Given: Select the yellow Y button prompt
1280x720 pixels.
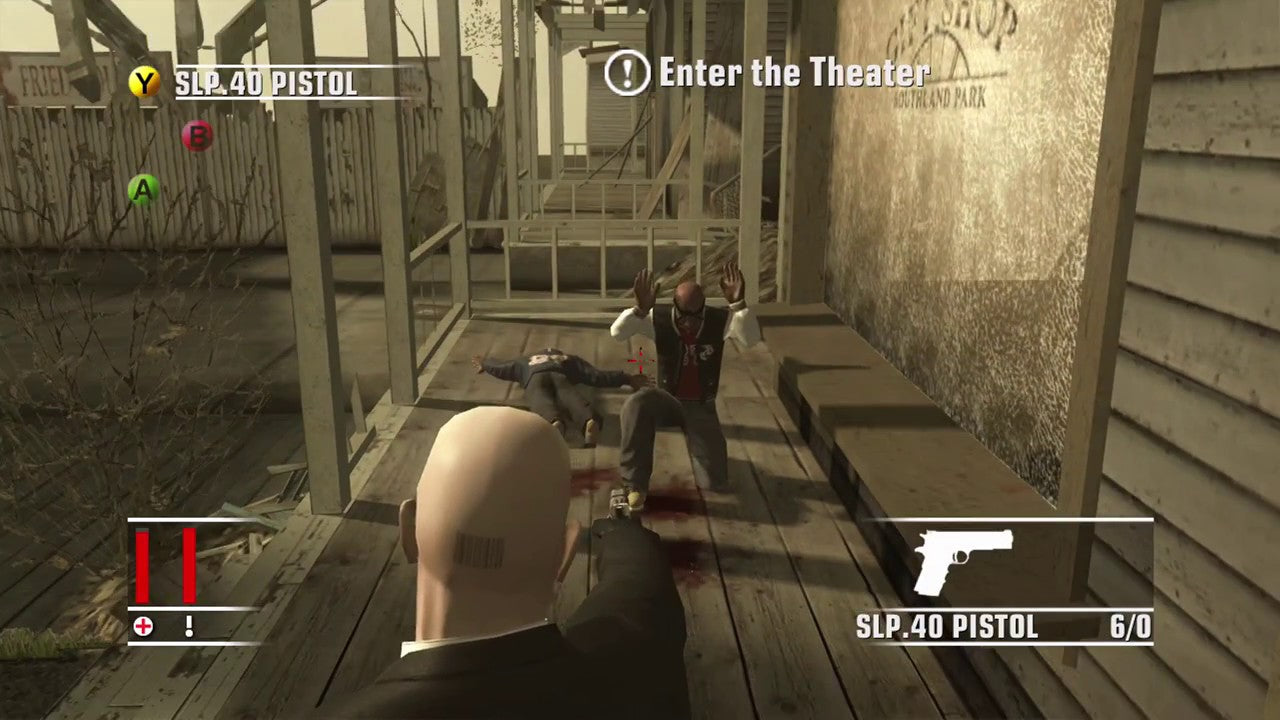Looking at the screenshot, I should (143, 82).
